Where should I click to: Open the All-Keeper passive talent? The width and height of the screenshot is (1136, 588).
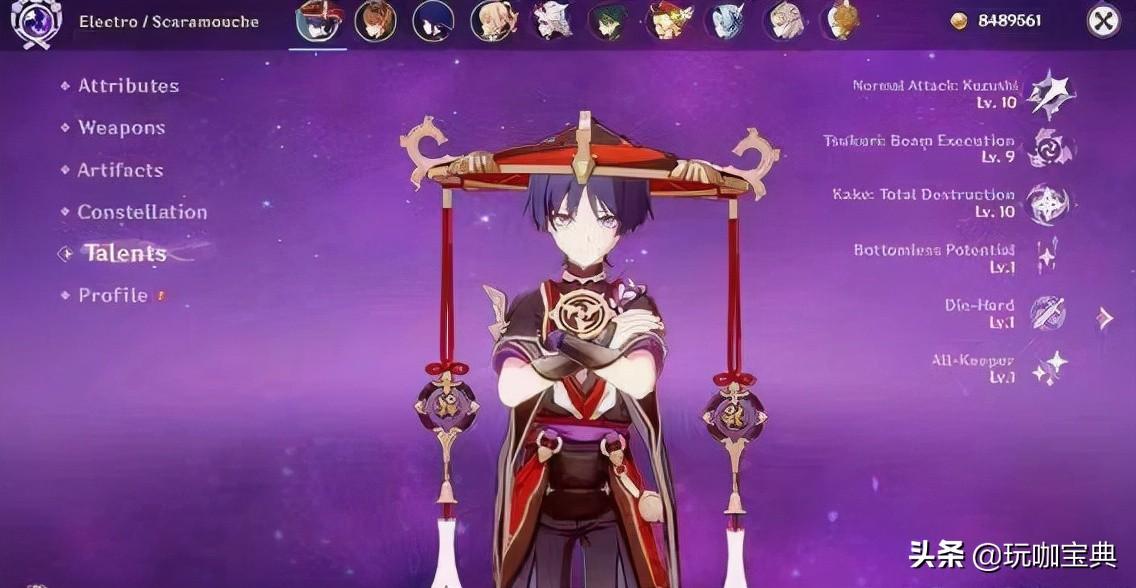coord(1049,368)
